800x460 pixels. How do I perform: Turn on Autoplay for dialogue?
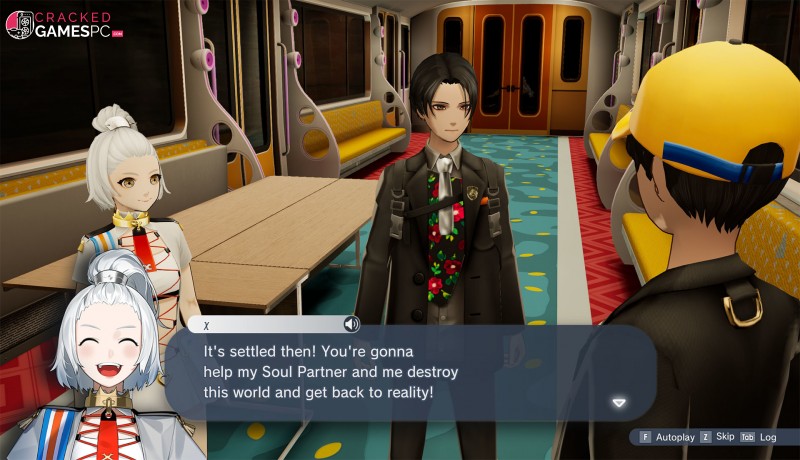(667, 437)
